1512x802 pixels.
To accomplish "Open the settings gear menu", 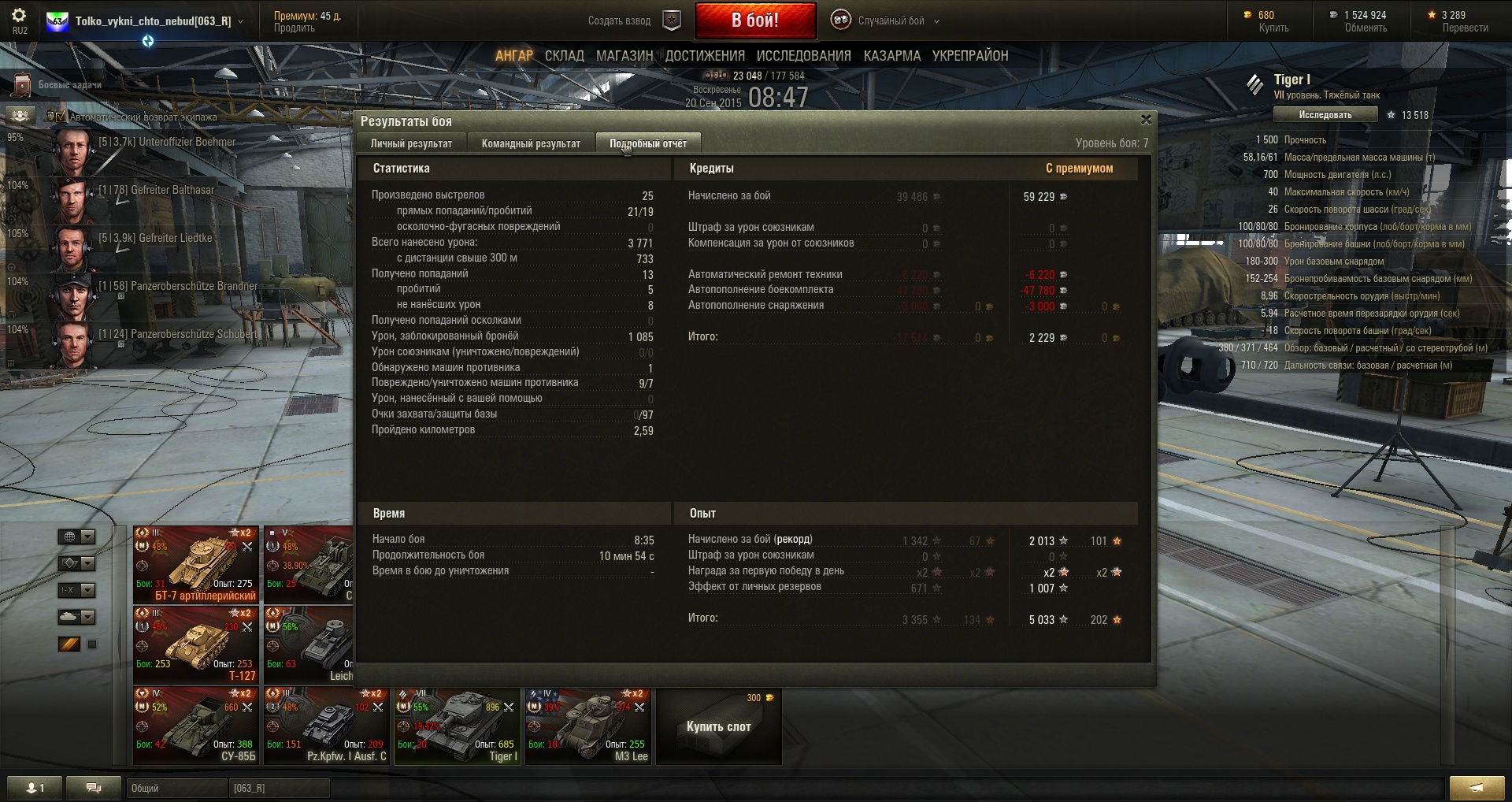I will (x=19, y=19).
